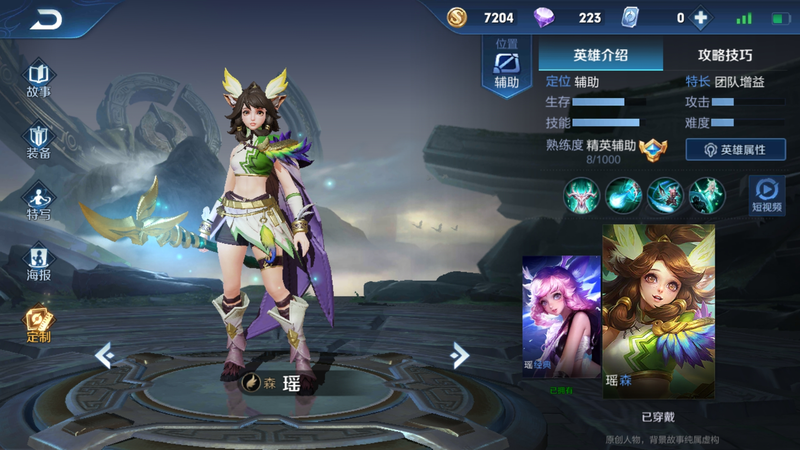Select the pink-haired 瑶 skin thumbnail

tap(561, 318)
